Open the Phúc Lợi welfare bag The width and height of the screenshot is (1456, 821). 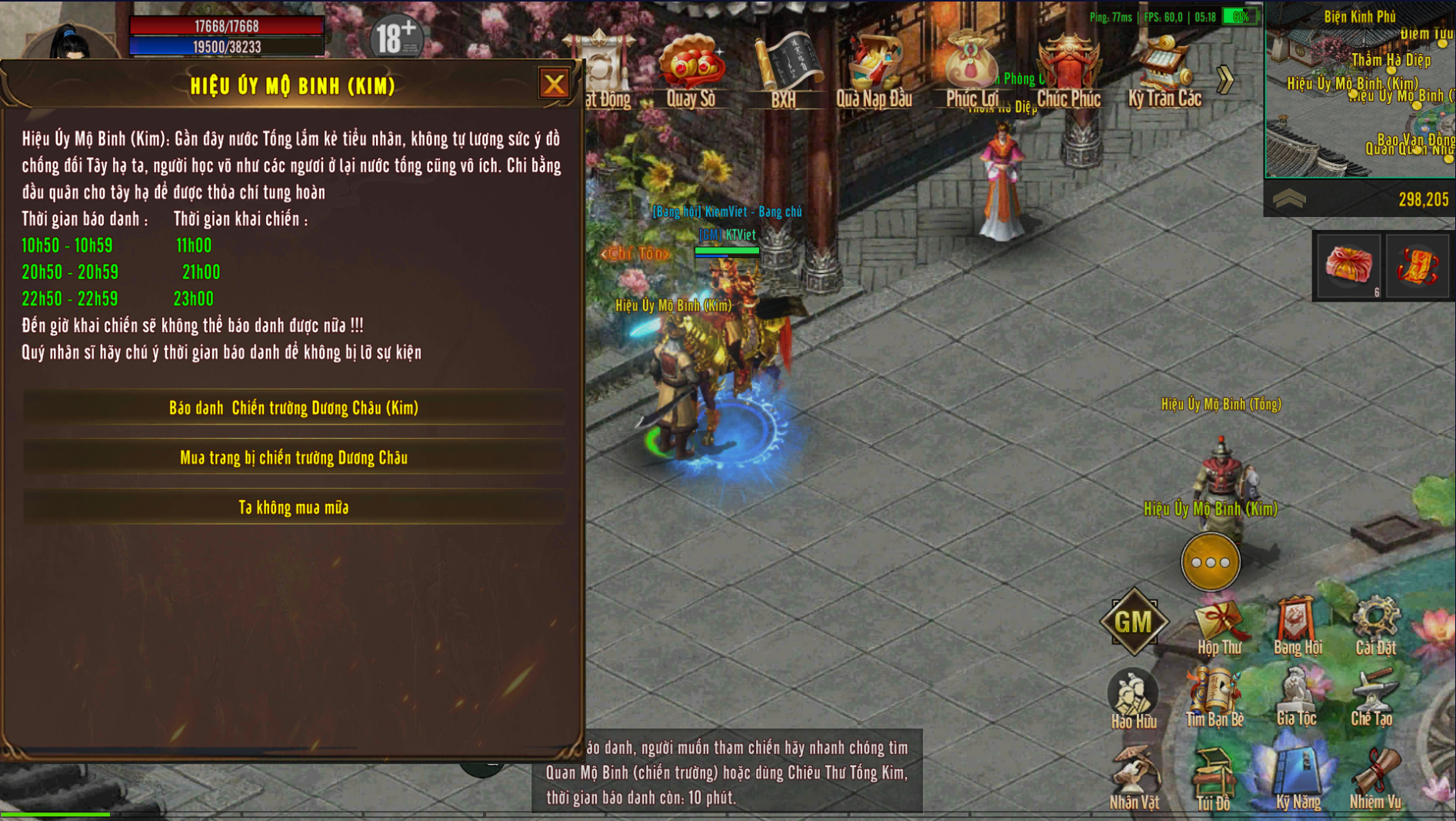pos(971,69)
